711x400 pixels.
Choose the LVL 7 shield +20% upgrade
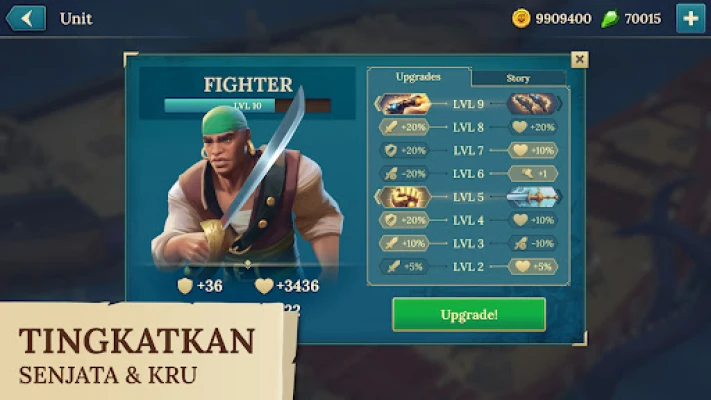click(403, 150)
